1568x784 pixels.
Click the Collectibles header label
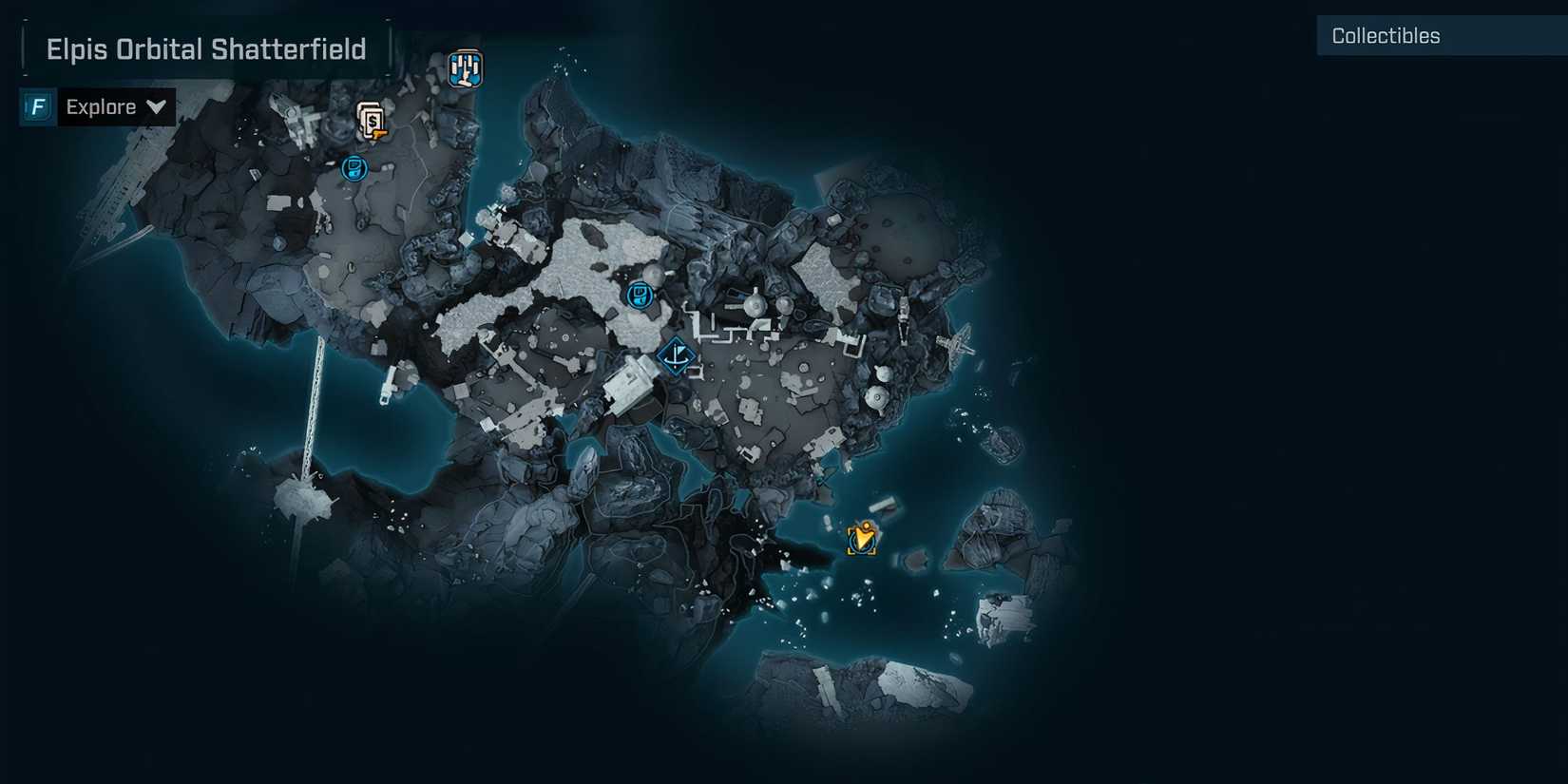1386,35
